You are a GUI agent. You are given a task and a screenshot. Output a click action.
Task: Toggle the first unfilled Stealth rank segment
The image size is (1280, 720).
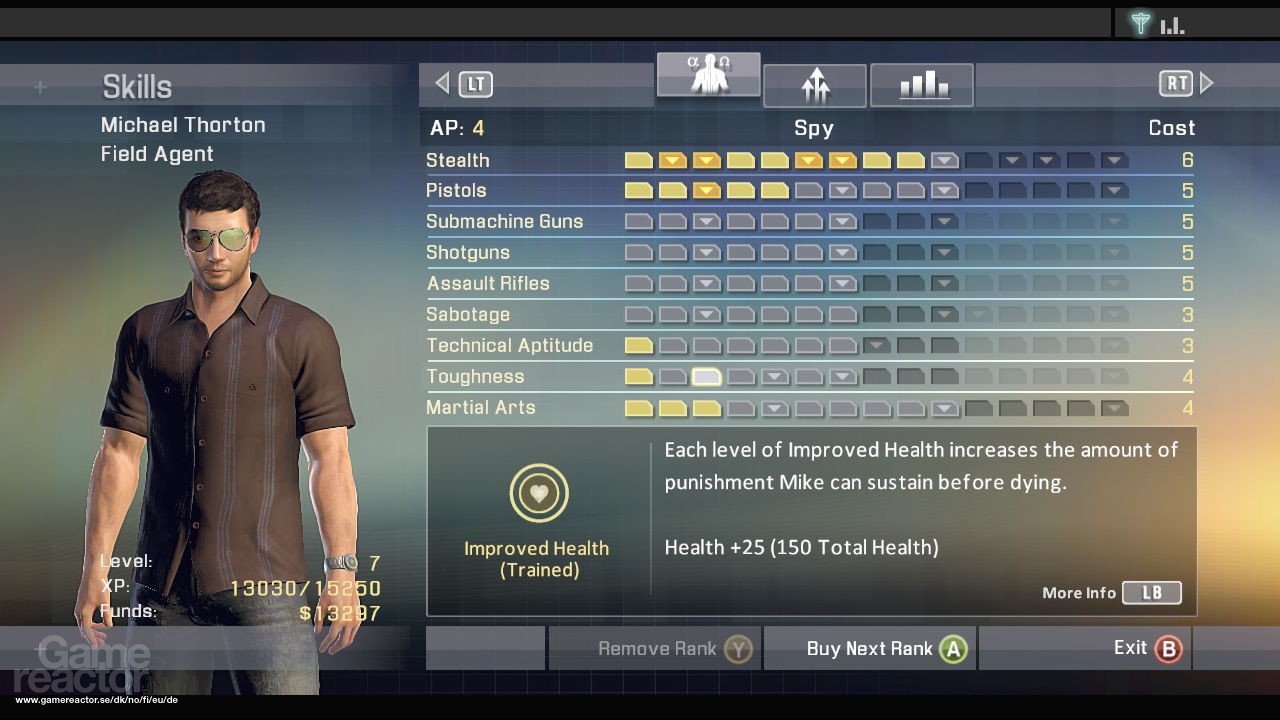(944, 159)
